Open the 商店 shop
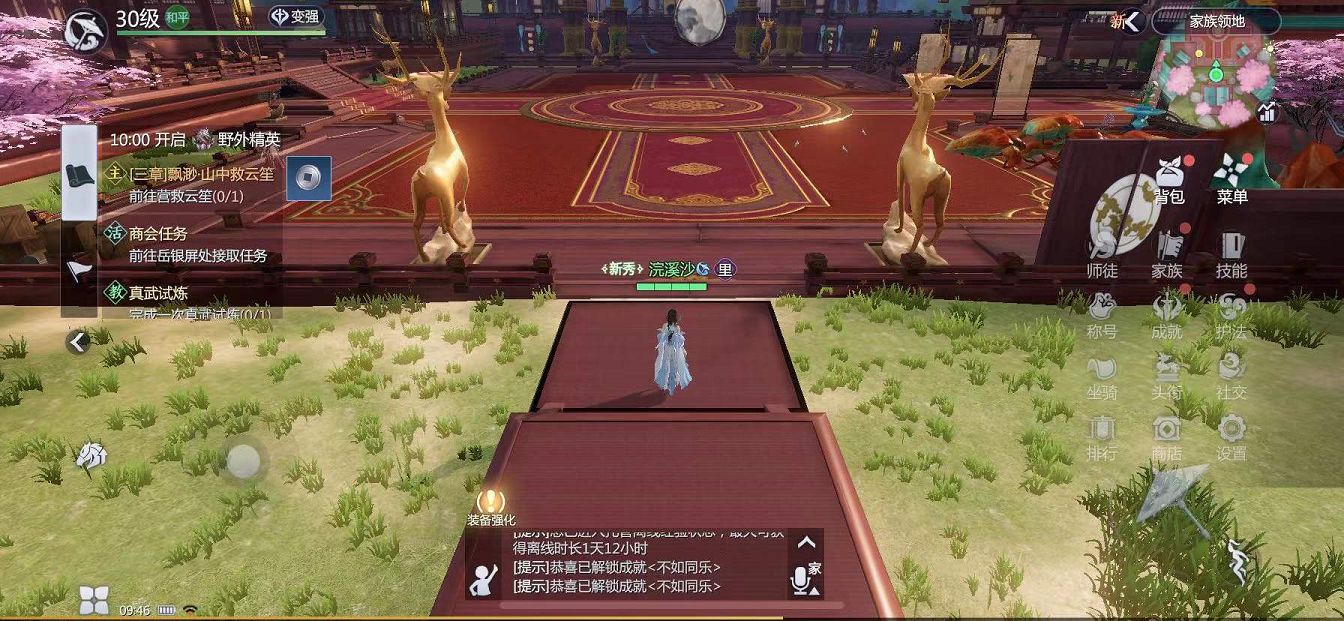Image resolution: width=1344 pixels, height=621 pixels. [x=1167, y=438]
